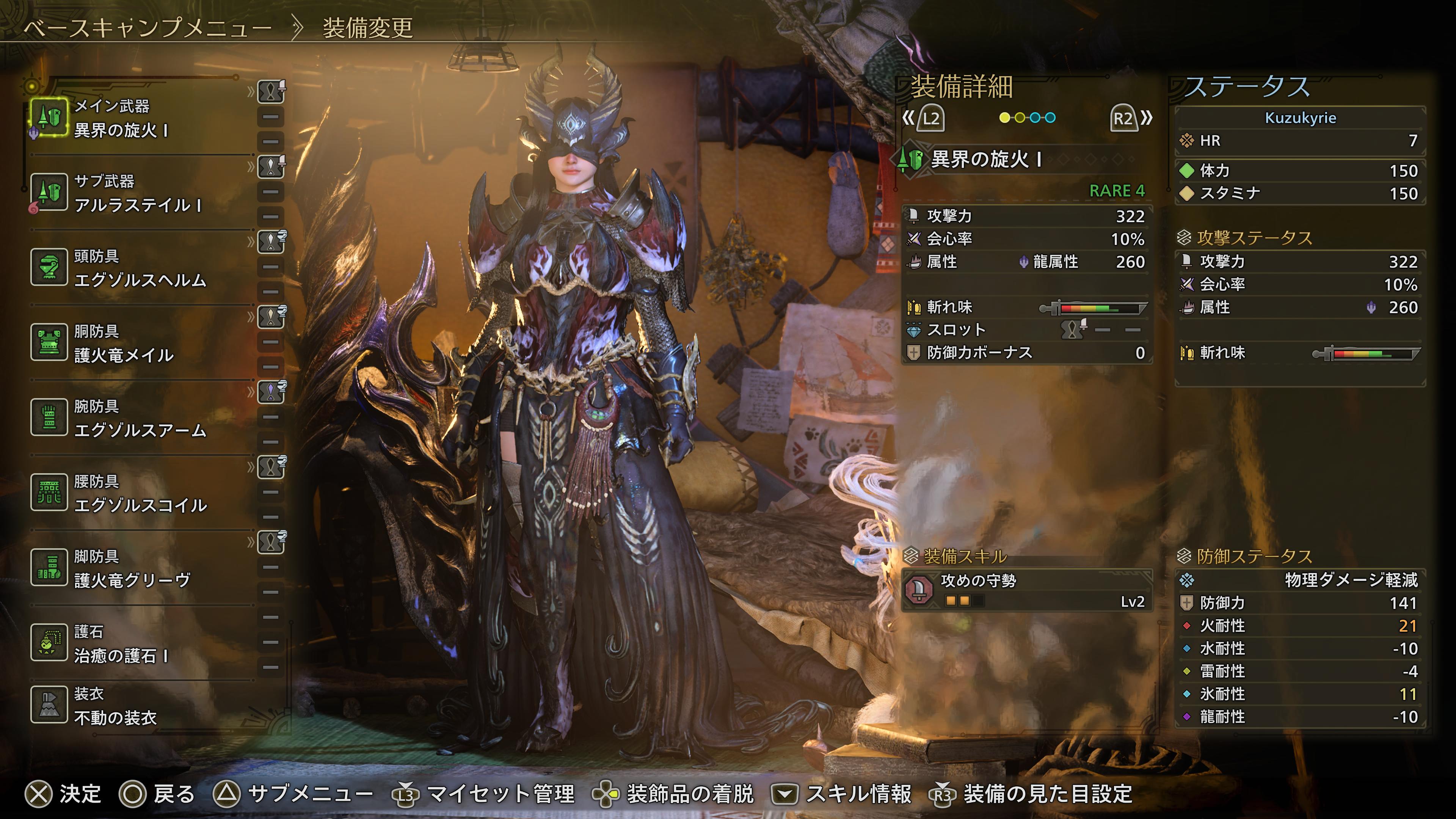The width and height of the screenshot is (1456, 819).
Task: Select sub weapon アルラステイル I
Action: click(137, 193)
